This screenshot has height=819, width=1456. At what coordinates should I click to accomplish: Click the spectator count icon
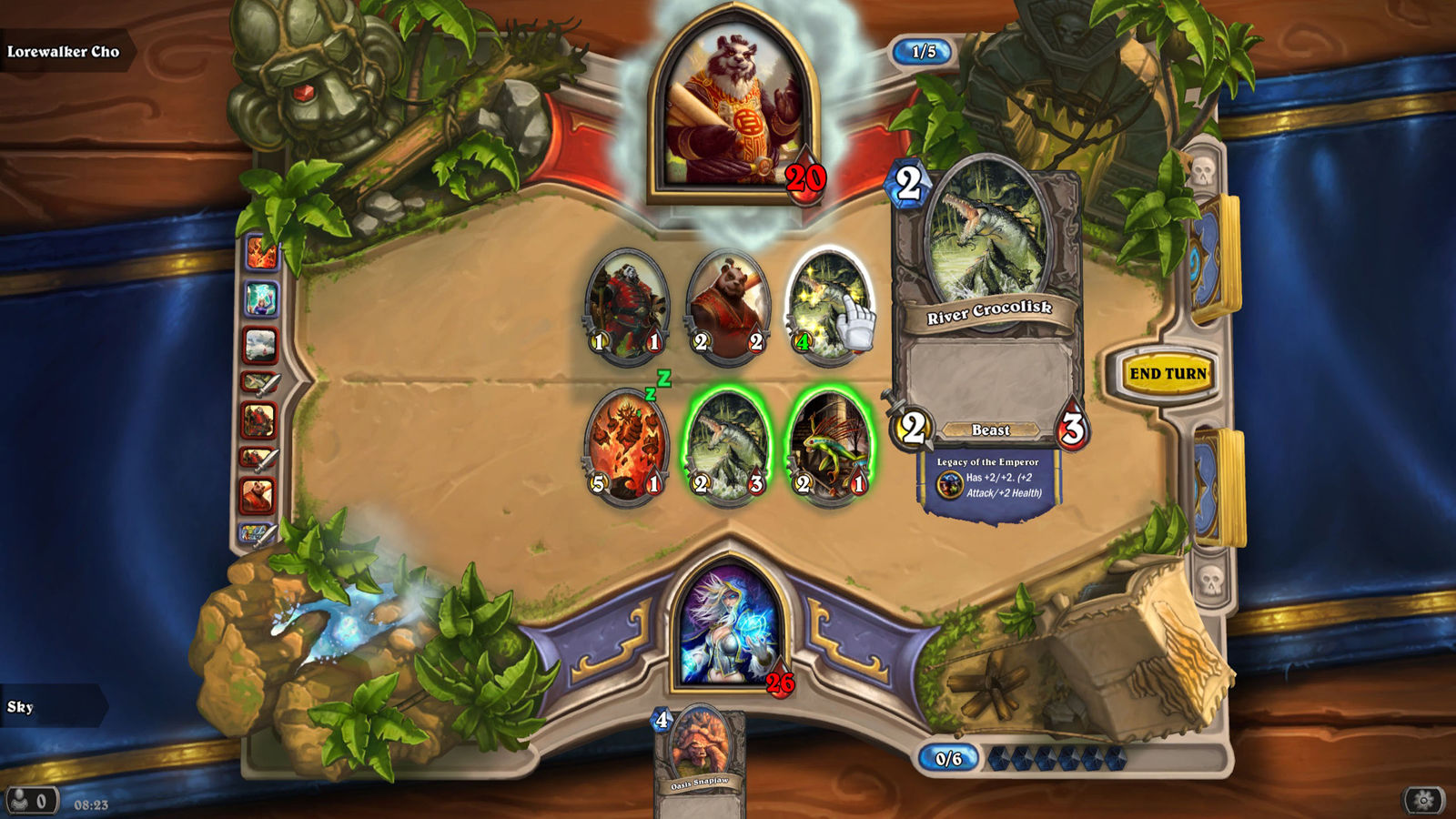pyautogui.click(x=30, y=801)
